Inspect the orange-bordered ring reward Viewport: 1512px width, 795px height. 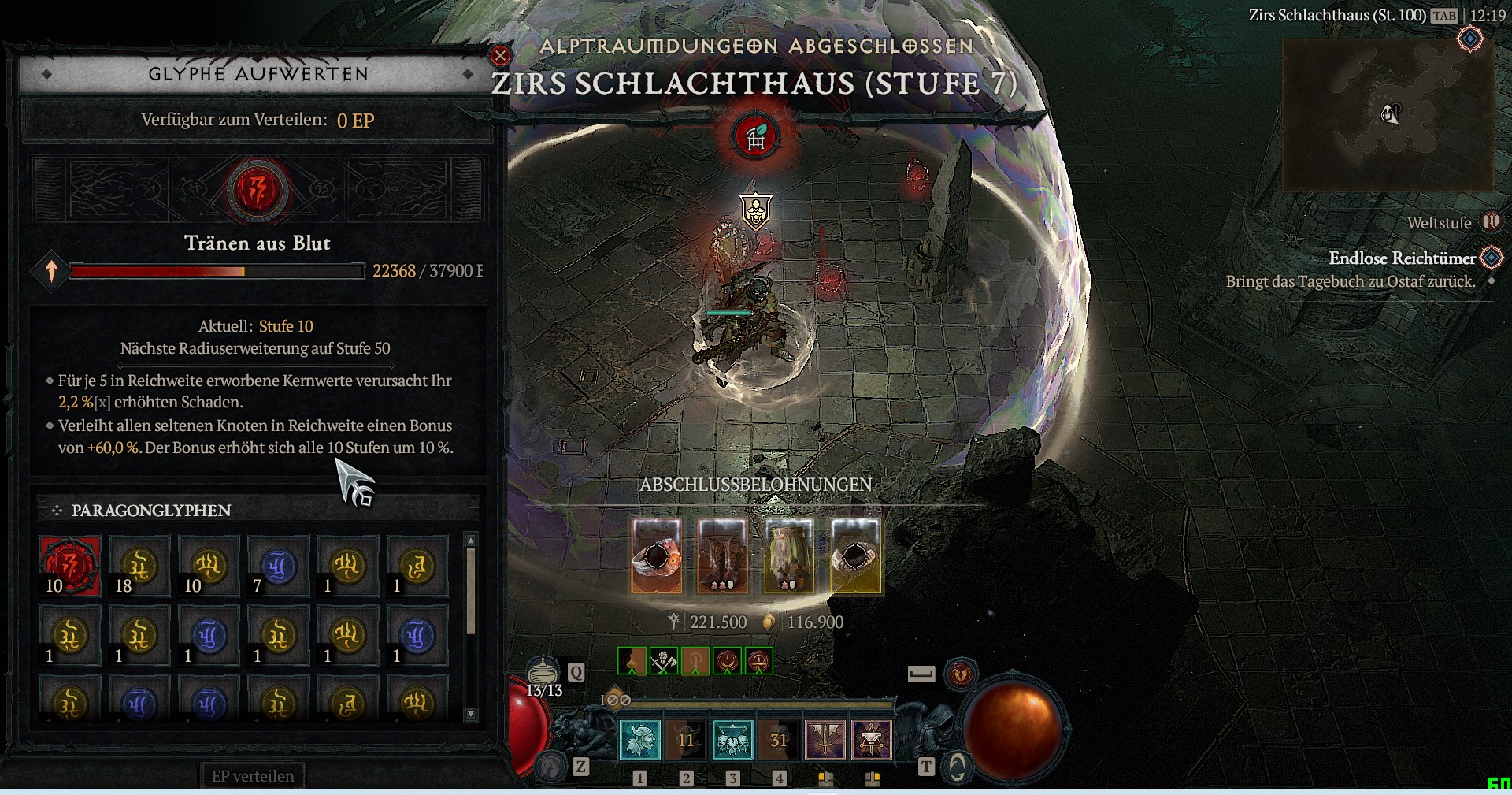[x=657, y=555]
